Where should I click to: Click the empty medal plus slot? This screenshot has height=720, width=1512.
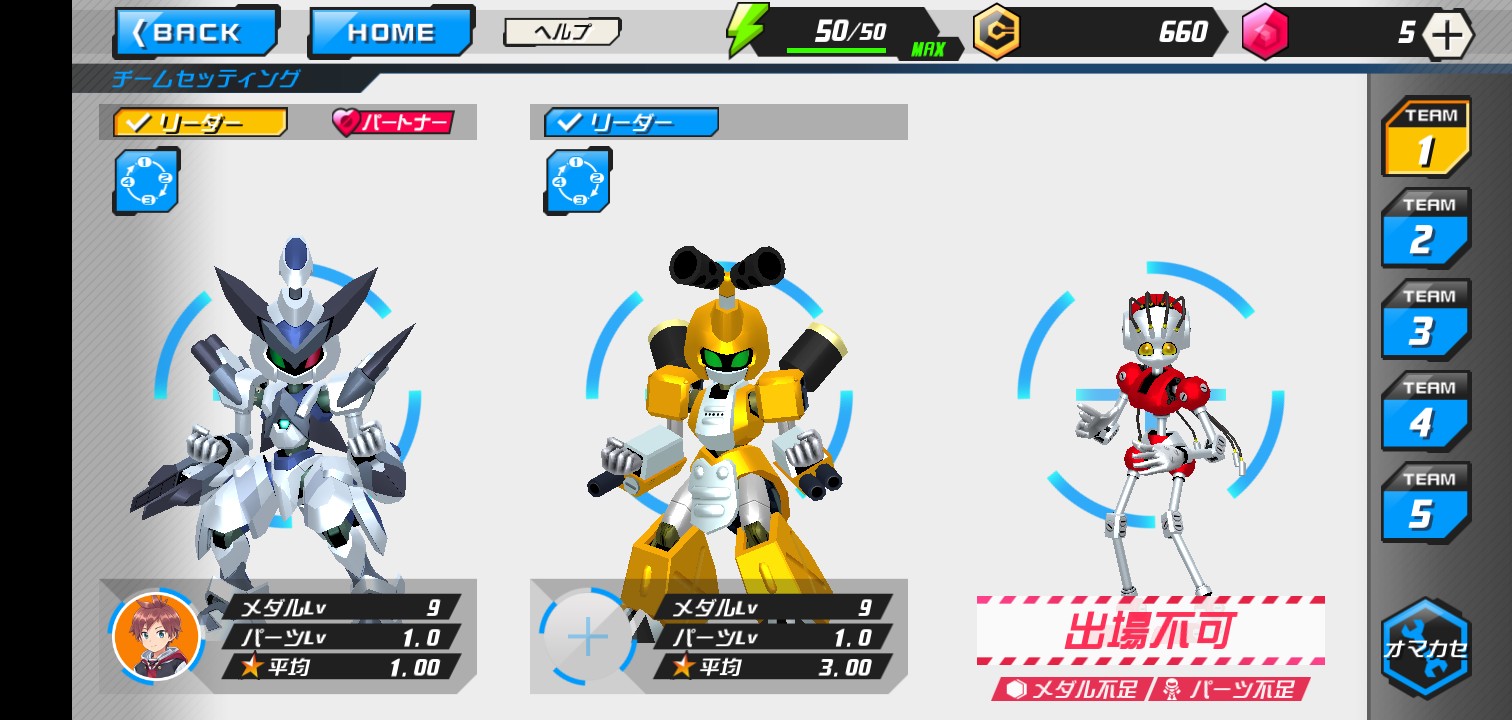click(586, 635)
